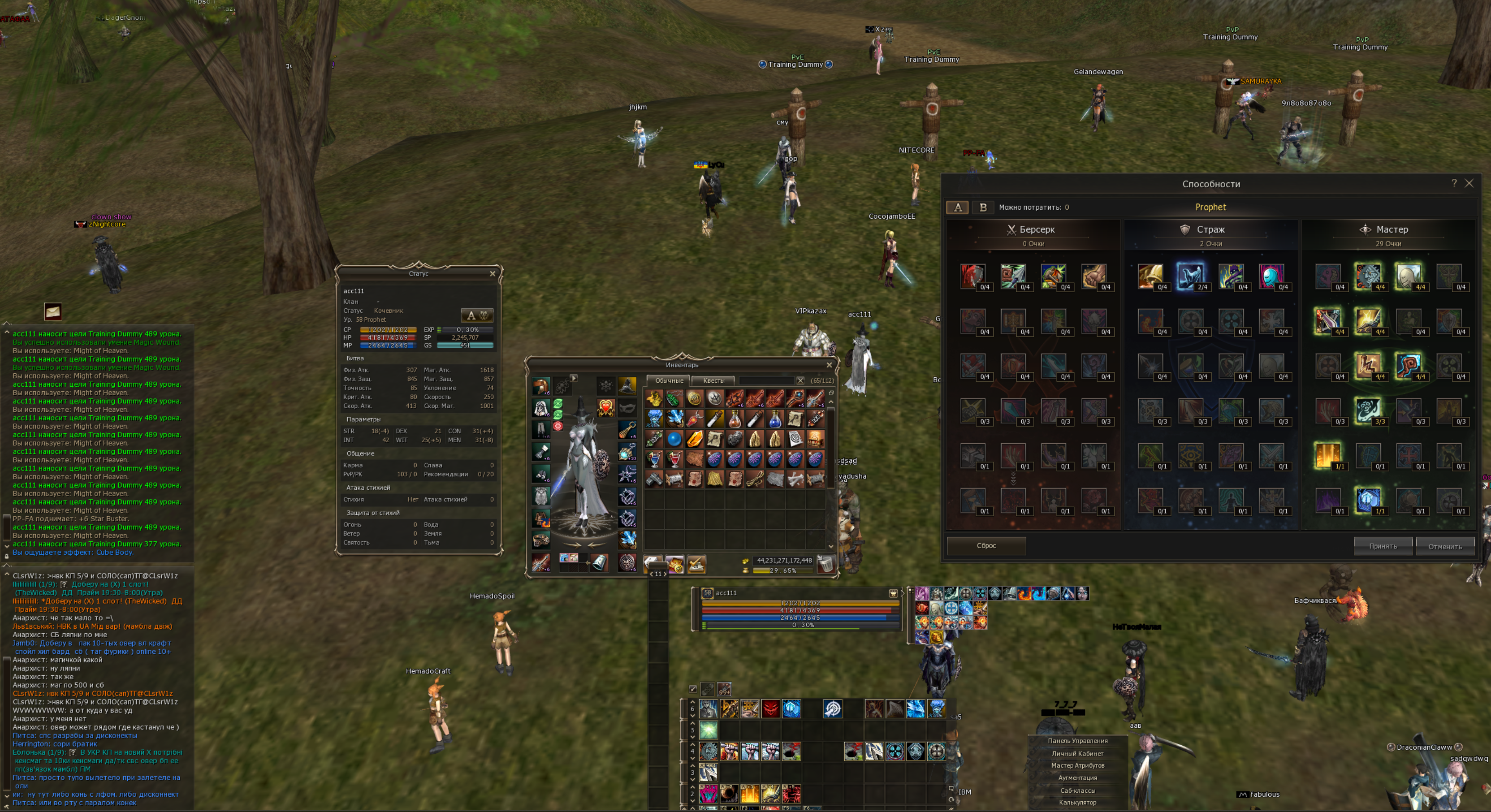Select the orange crystal inventory item

pos(694,439)
